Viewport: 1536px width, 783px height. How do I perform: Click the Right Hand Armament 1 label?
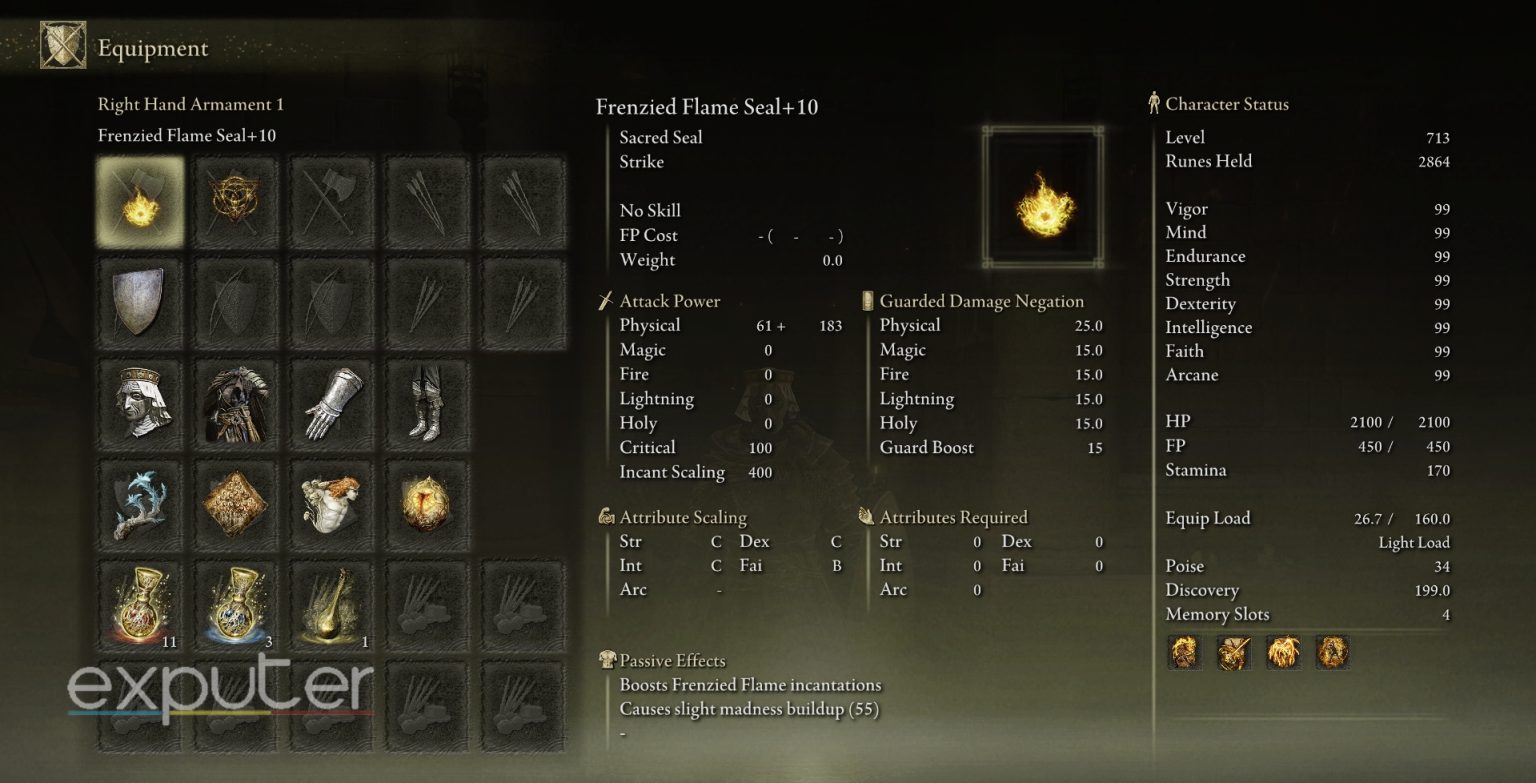(x=189, y=104)
